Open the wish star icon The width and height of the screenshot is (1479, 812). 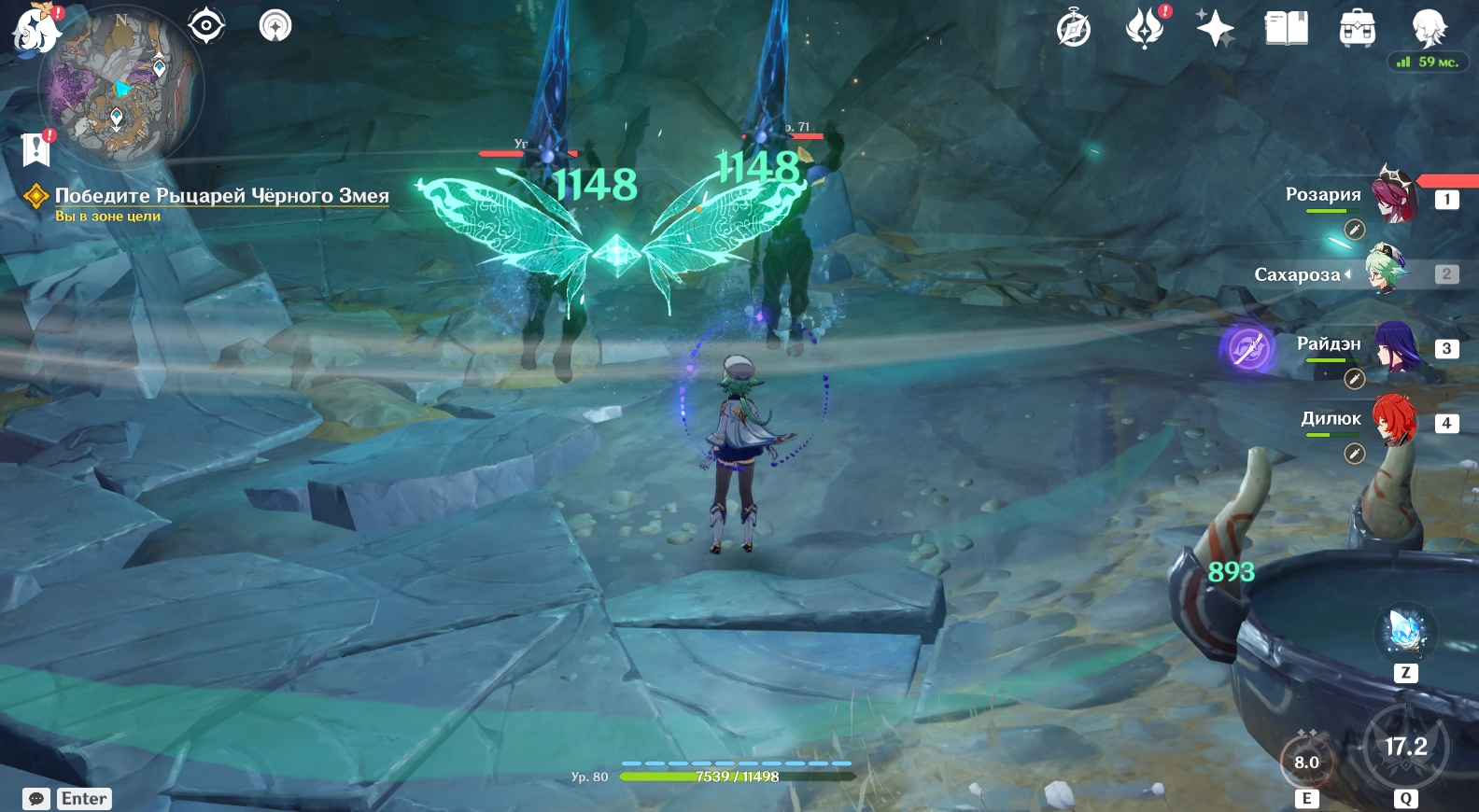tap(1215, 28)
